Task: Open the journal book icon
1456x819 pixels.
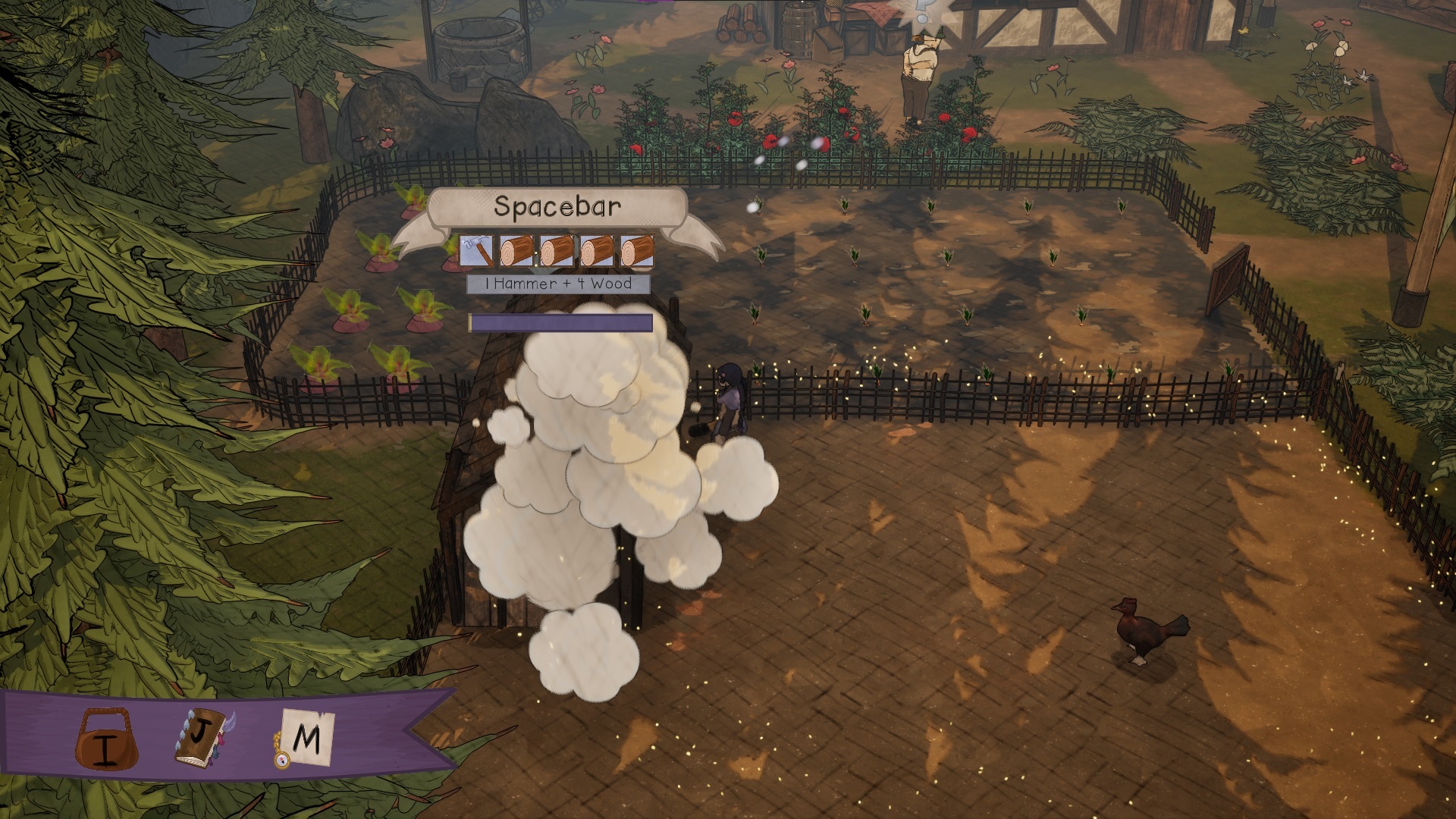Action: [202, 736]
